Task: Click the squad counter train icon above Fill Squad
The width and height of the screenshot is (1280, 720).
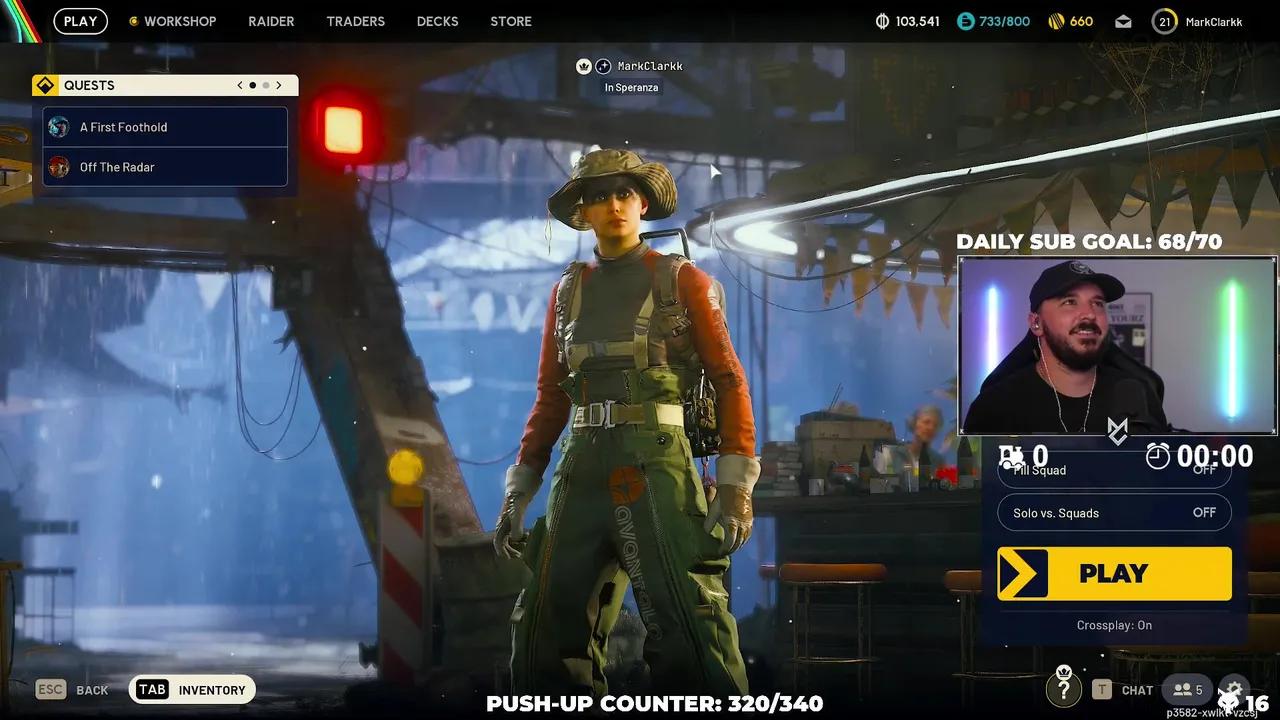Action: [1013, 455]
